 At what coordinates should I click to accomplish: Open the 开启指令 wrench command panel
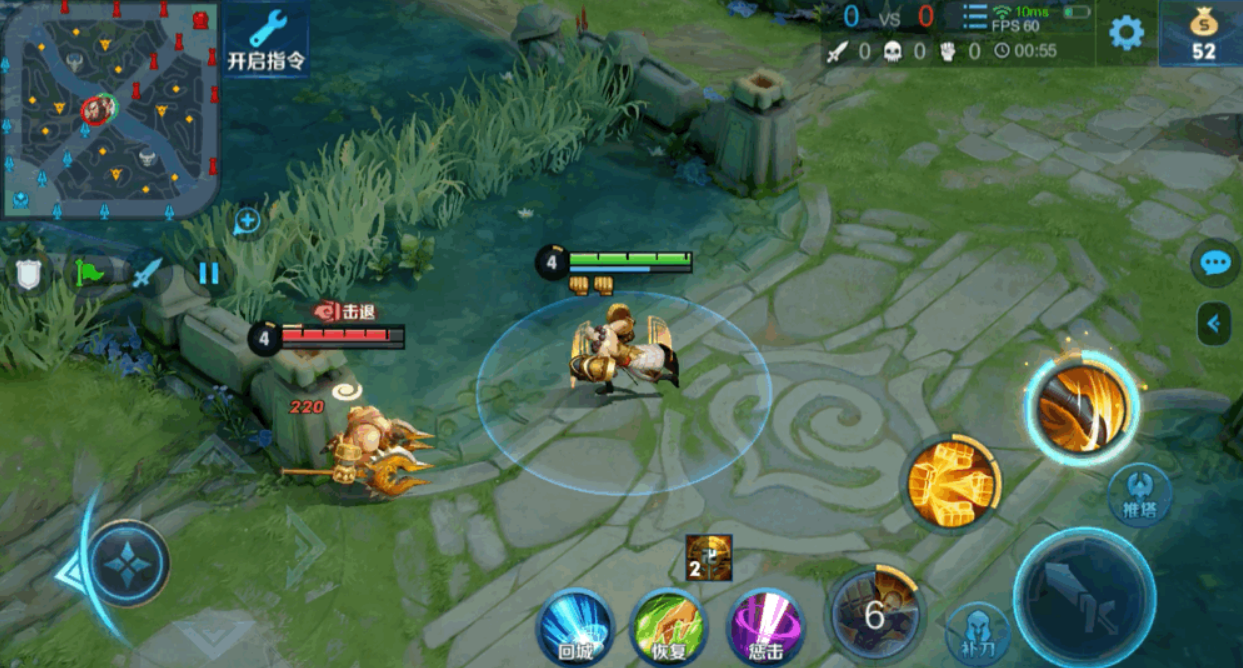point(265,40)
